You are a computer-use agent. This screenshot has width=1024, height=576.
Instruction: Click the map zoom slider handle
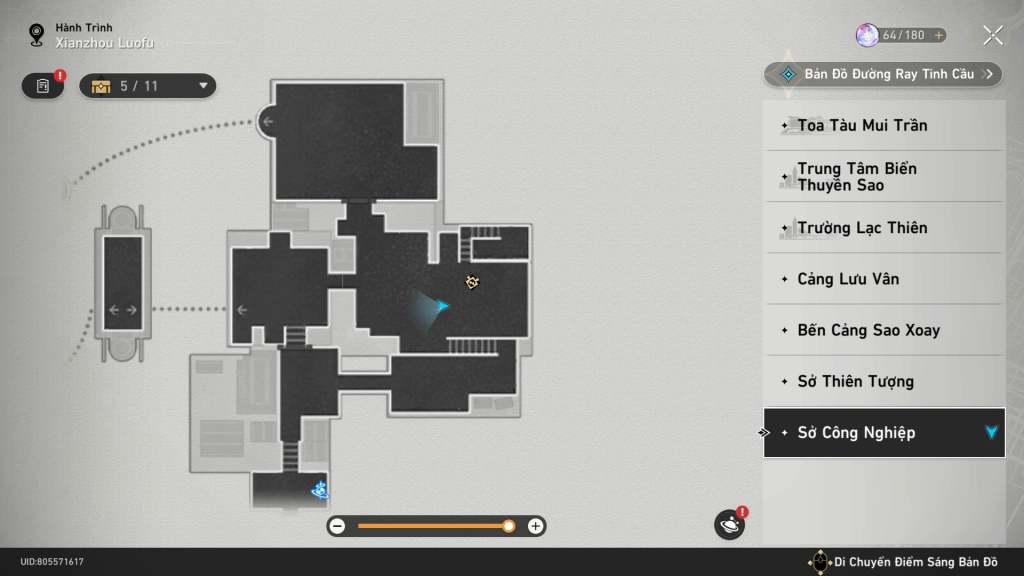(x=509, y=526)
